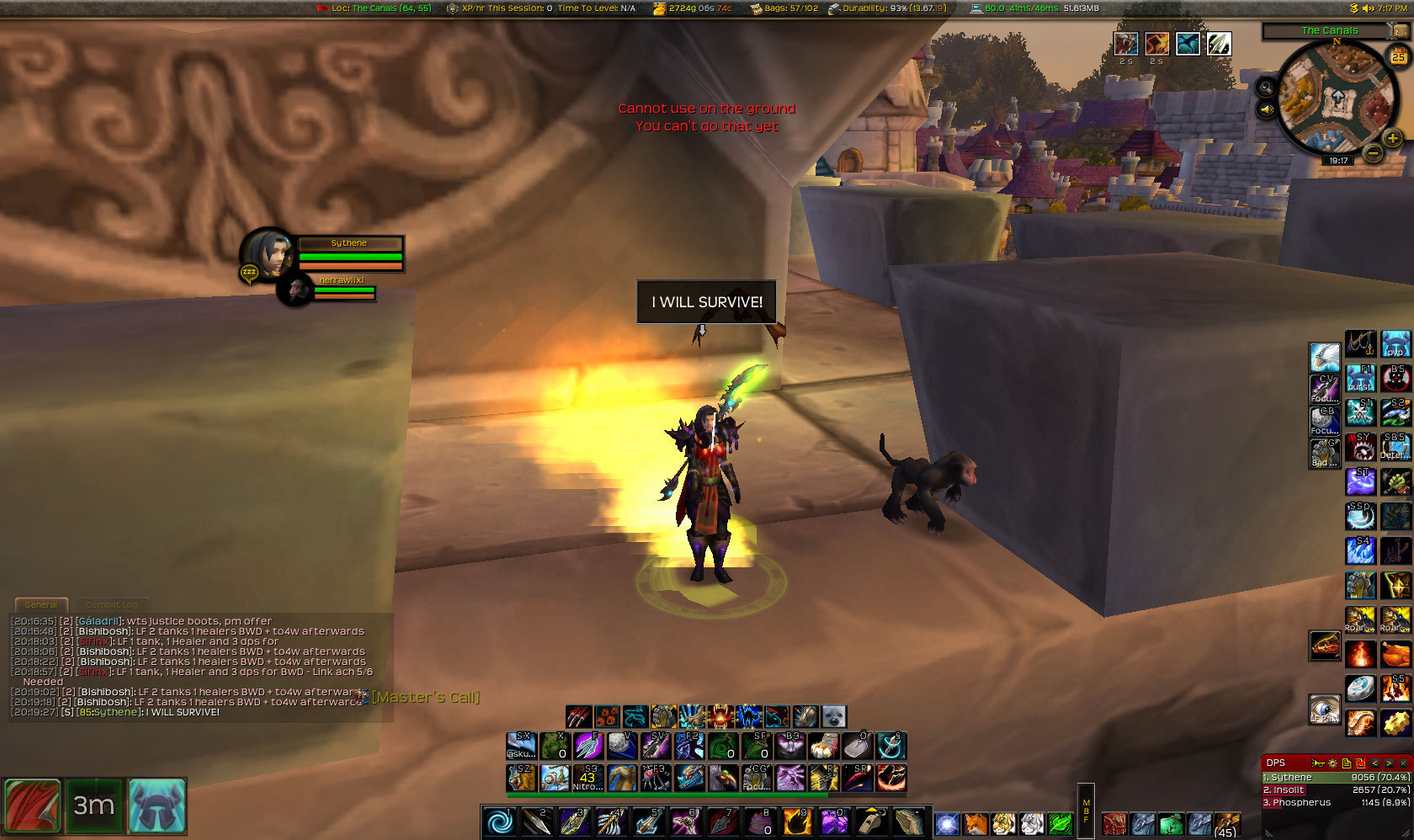Use the cake item in slot 8
This screenshot has height=840, width=1414.
[x=759, y=821]
